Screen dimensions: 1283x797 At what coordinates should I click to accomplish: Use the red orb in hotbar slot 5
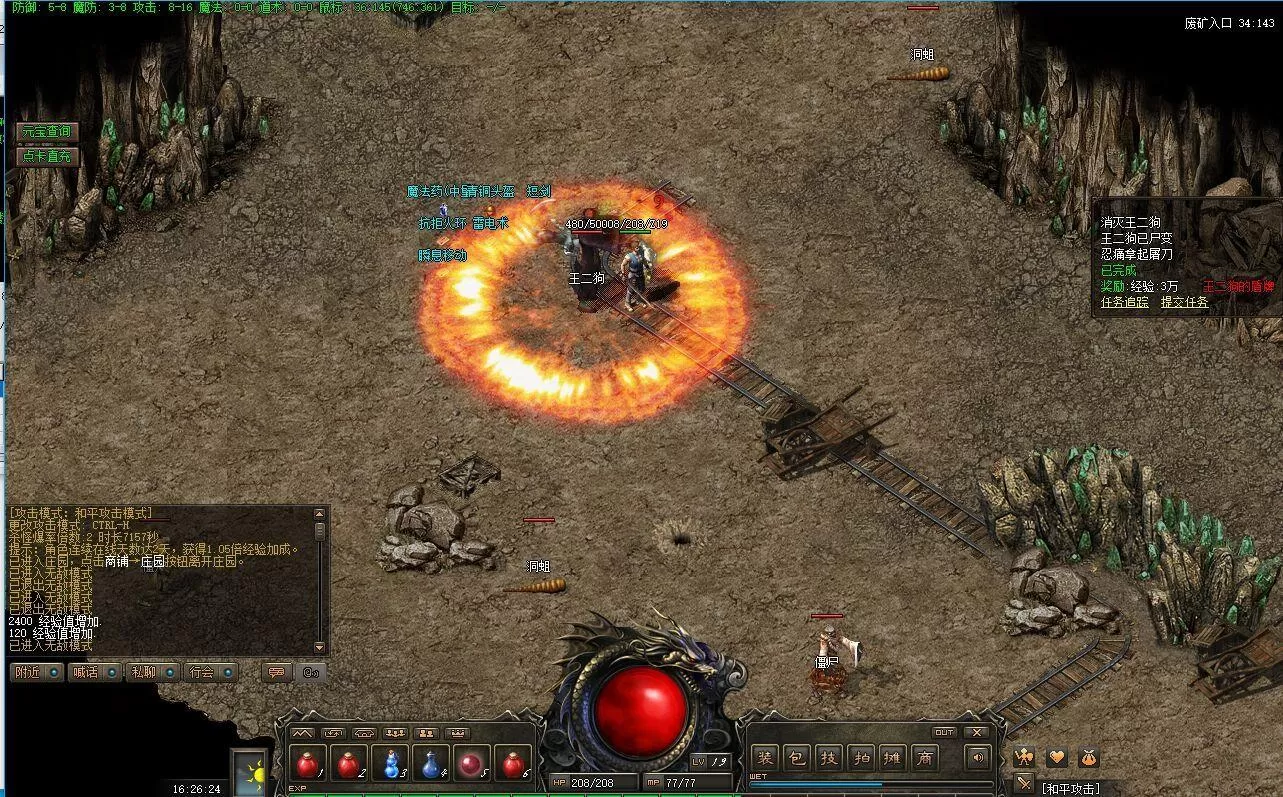click(x=472, y=764)
